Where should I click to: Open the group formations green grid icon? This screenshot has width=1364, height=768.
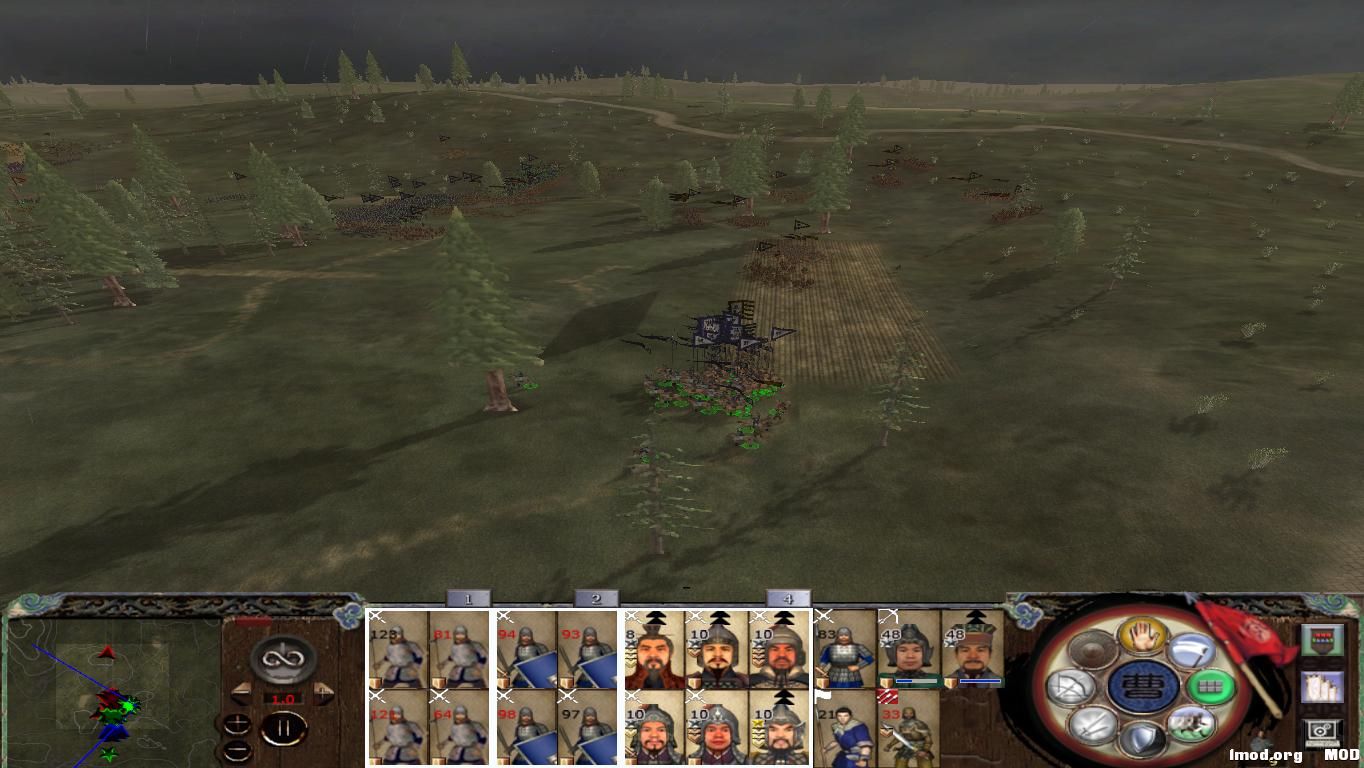(1211, 685)
